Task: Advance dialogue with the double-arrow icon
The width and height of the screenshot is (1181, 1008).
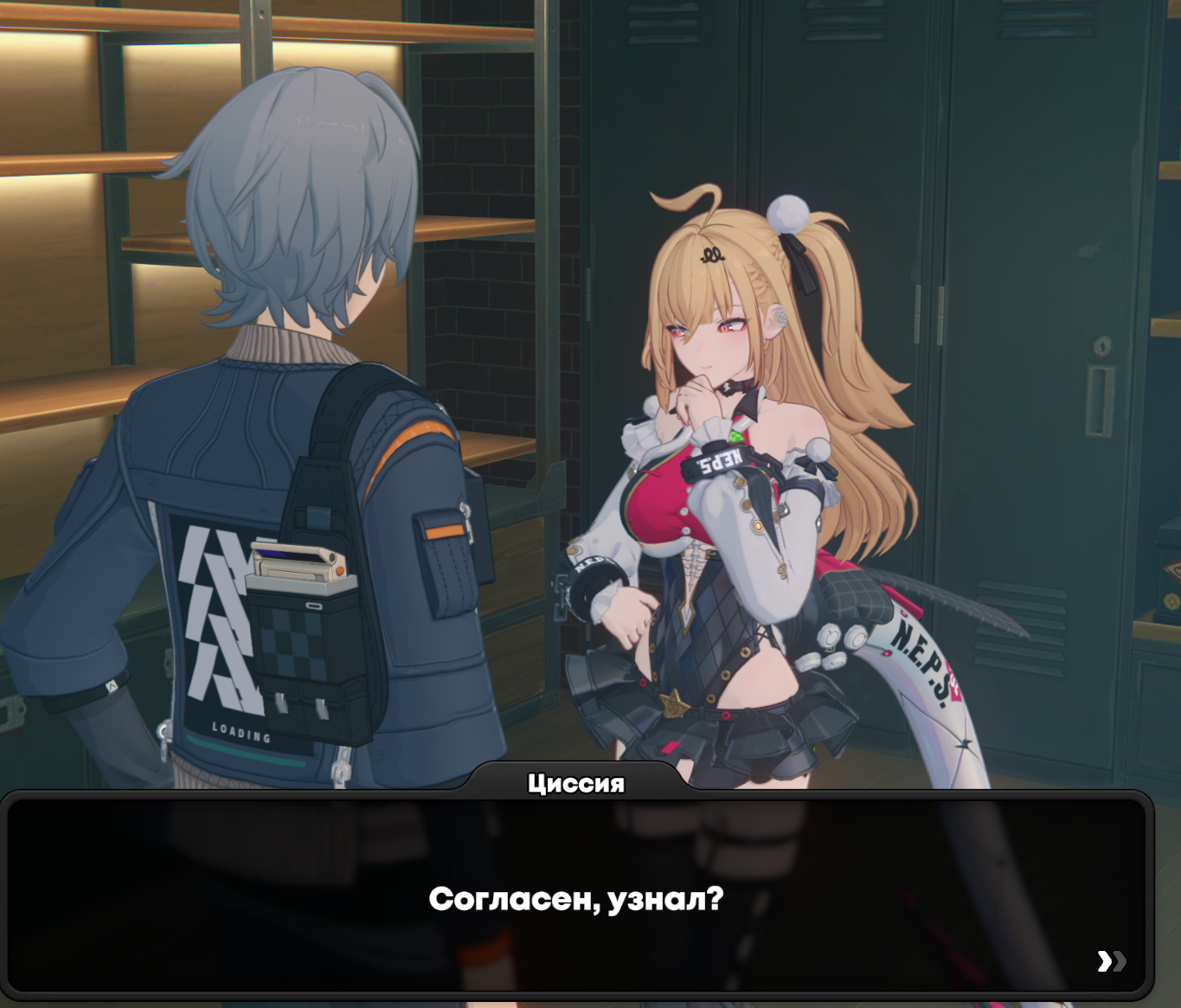Action: point(1111,960)
